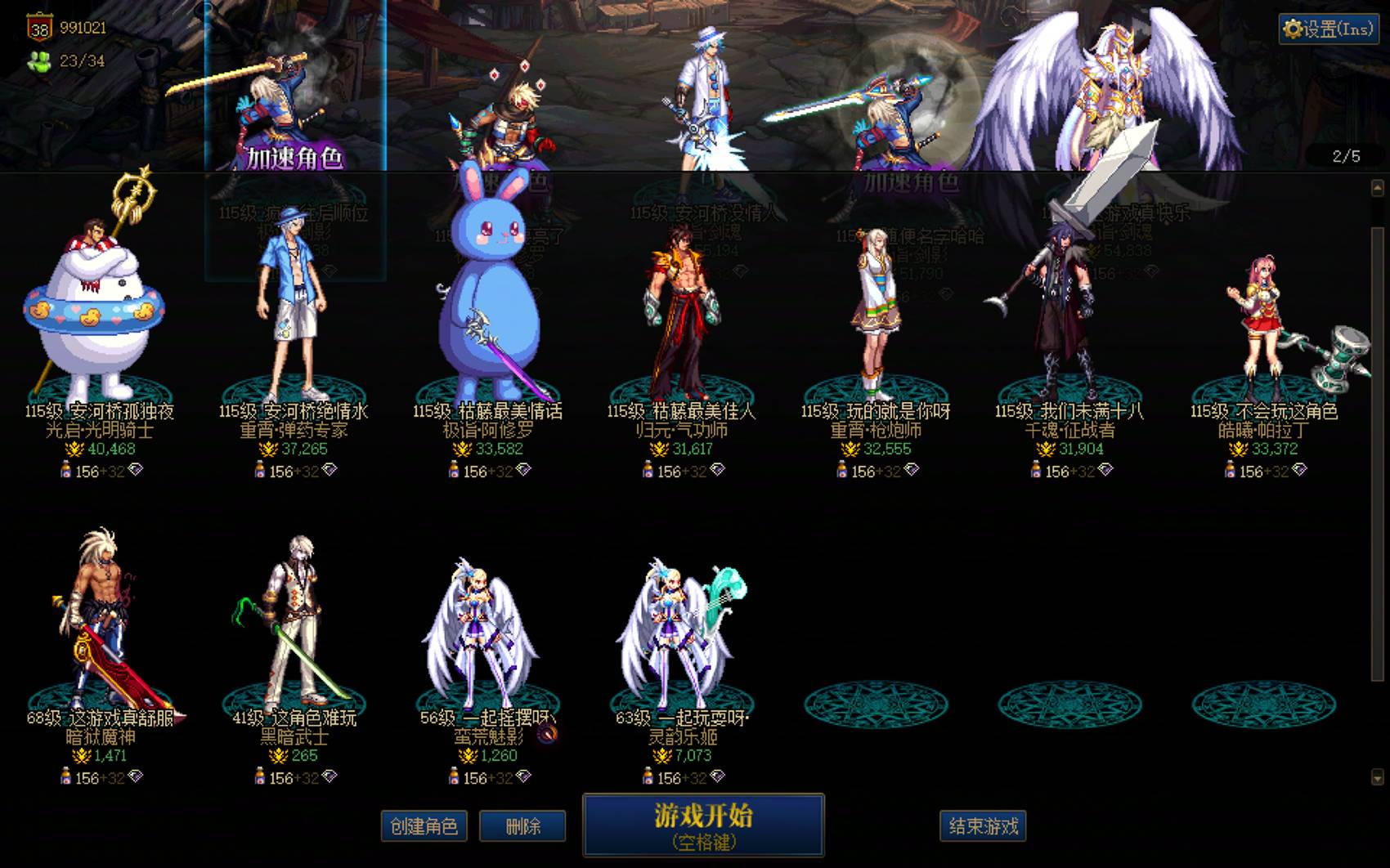The width and height of the screenshot is (1390, 868).
Task: Select the 归元·气功师 character 枯藤最美佳人
Action: (680, 311)
